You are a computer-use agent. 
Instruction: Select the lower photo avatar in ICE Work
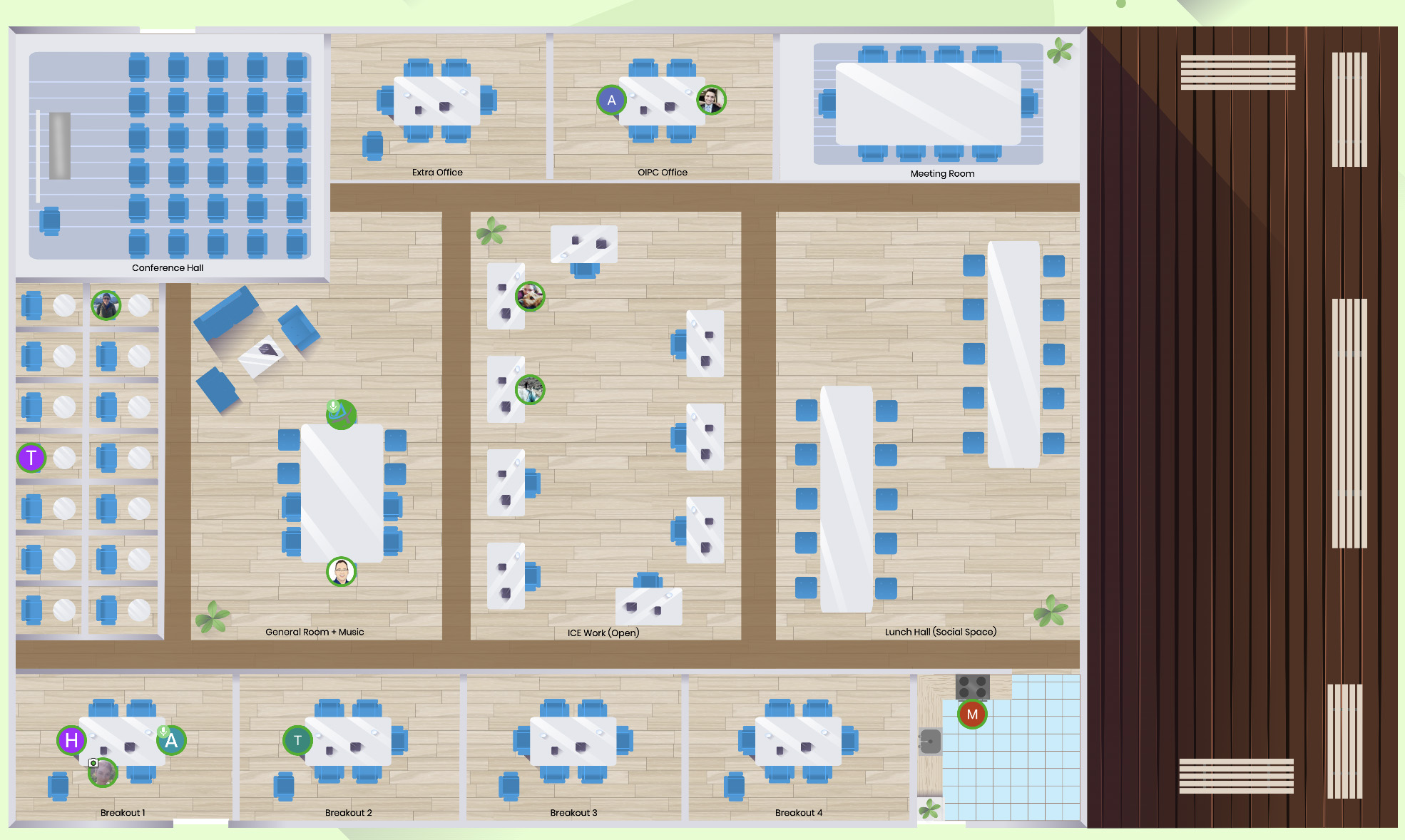point(530,390)
